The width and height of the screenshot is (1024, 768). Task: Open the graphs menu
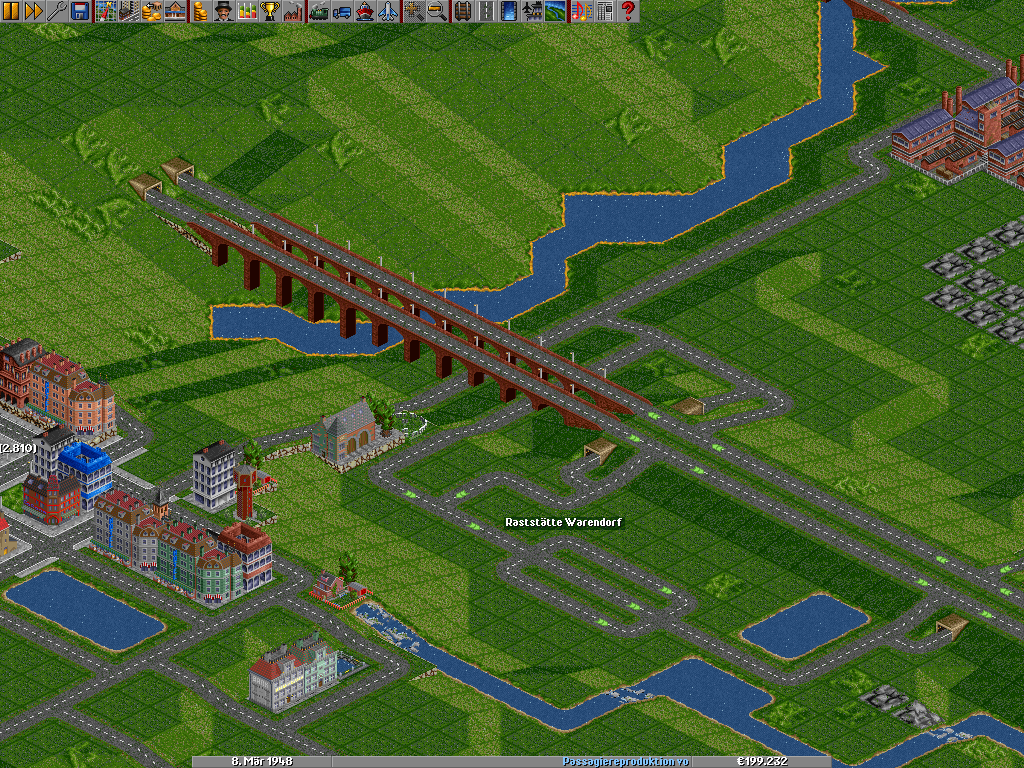click(248, 11)
